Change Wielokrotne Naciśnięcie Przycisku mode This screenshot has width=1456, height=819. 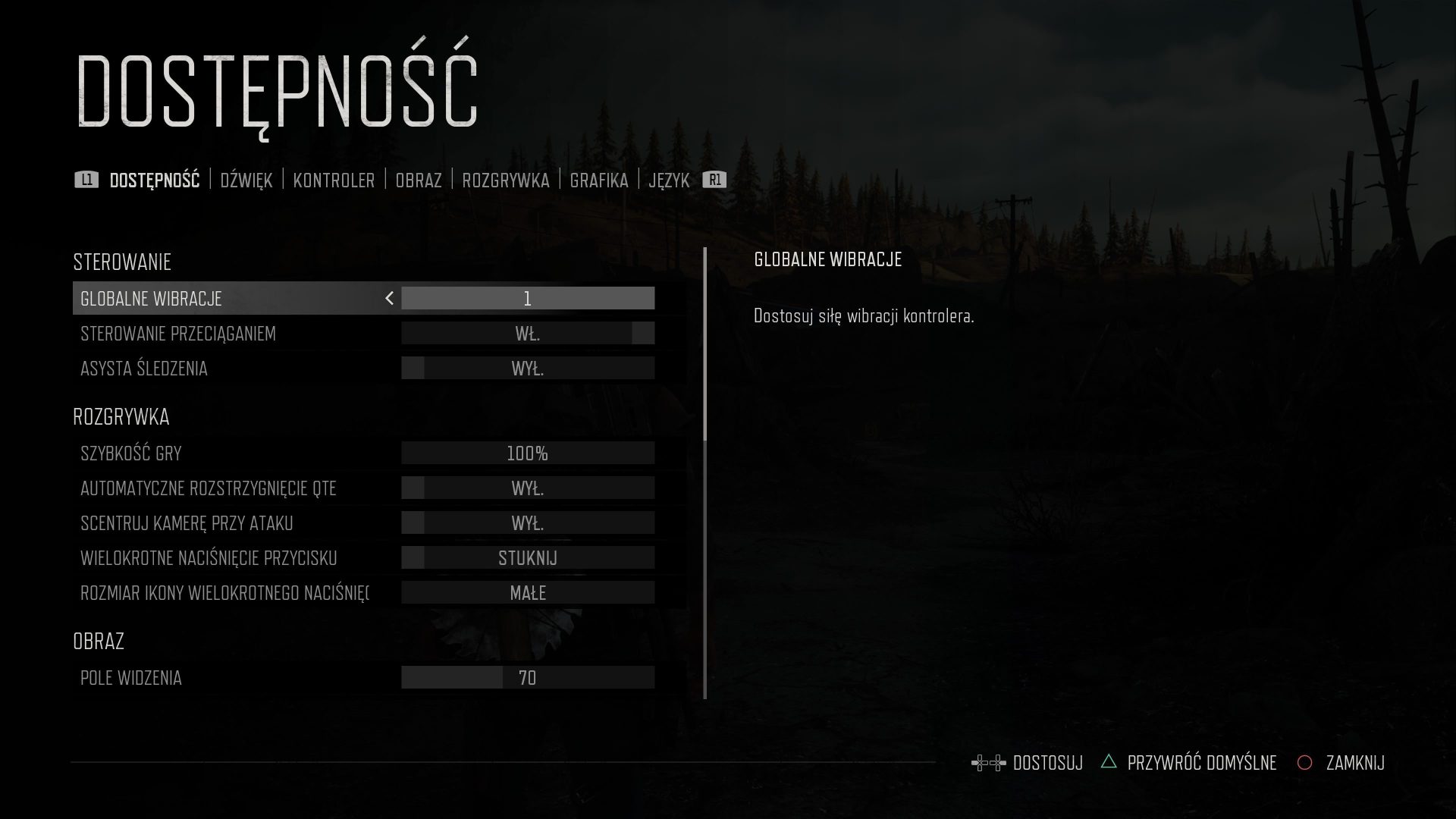(528, 557)
